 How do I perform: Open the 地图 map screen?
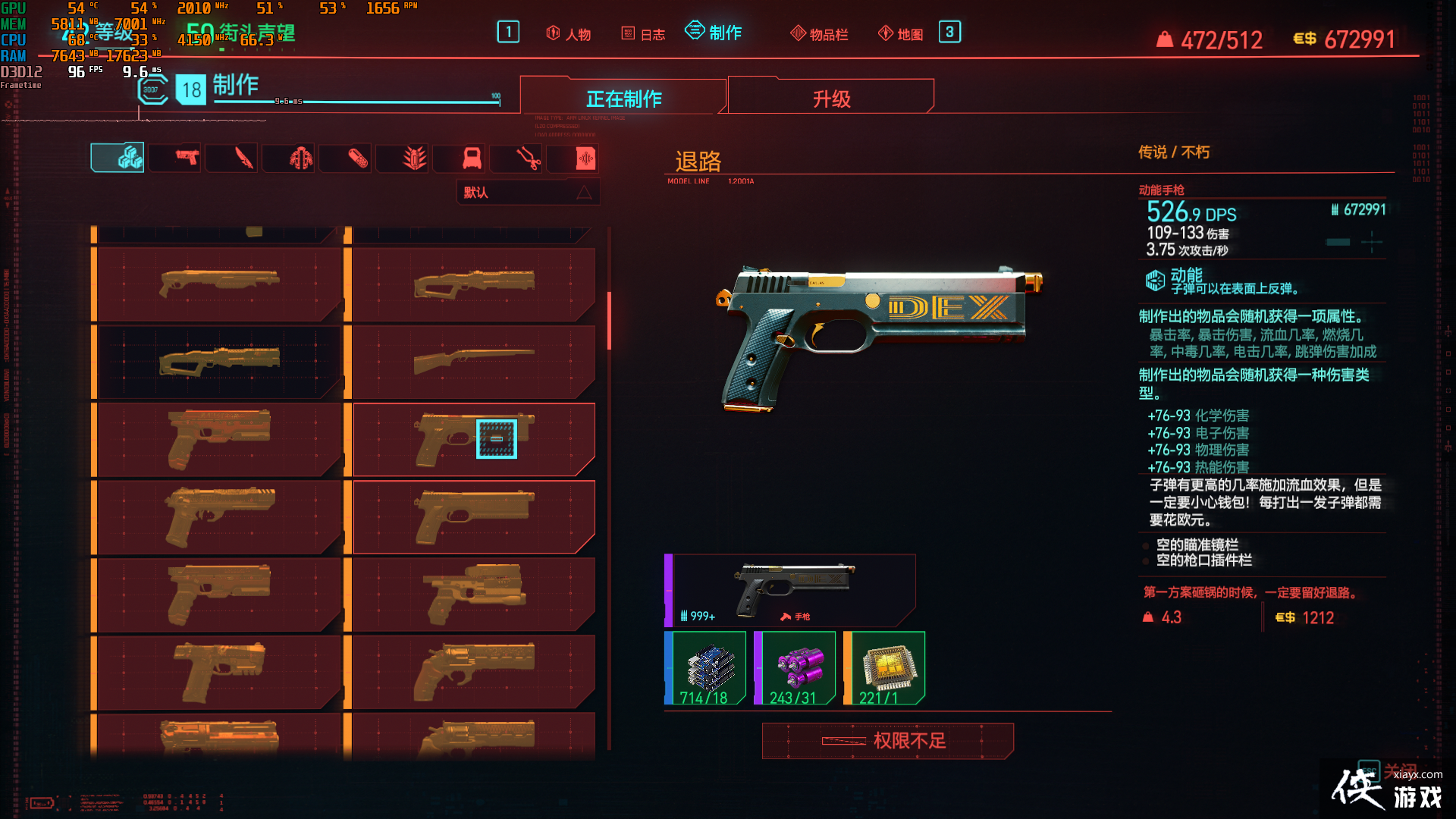pyautogui.click(x=900, y=33)
